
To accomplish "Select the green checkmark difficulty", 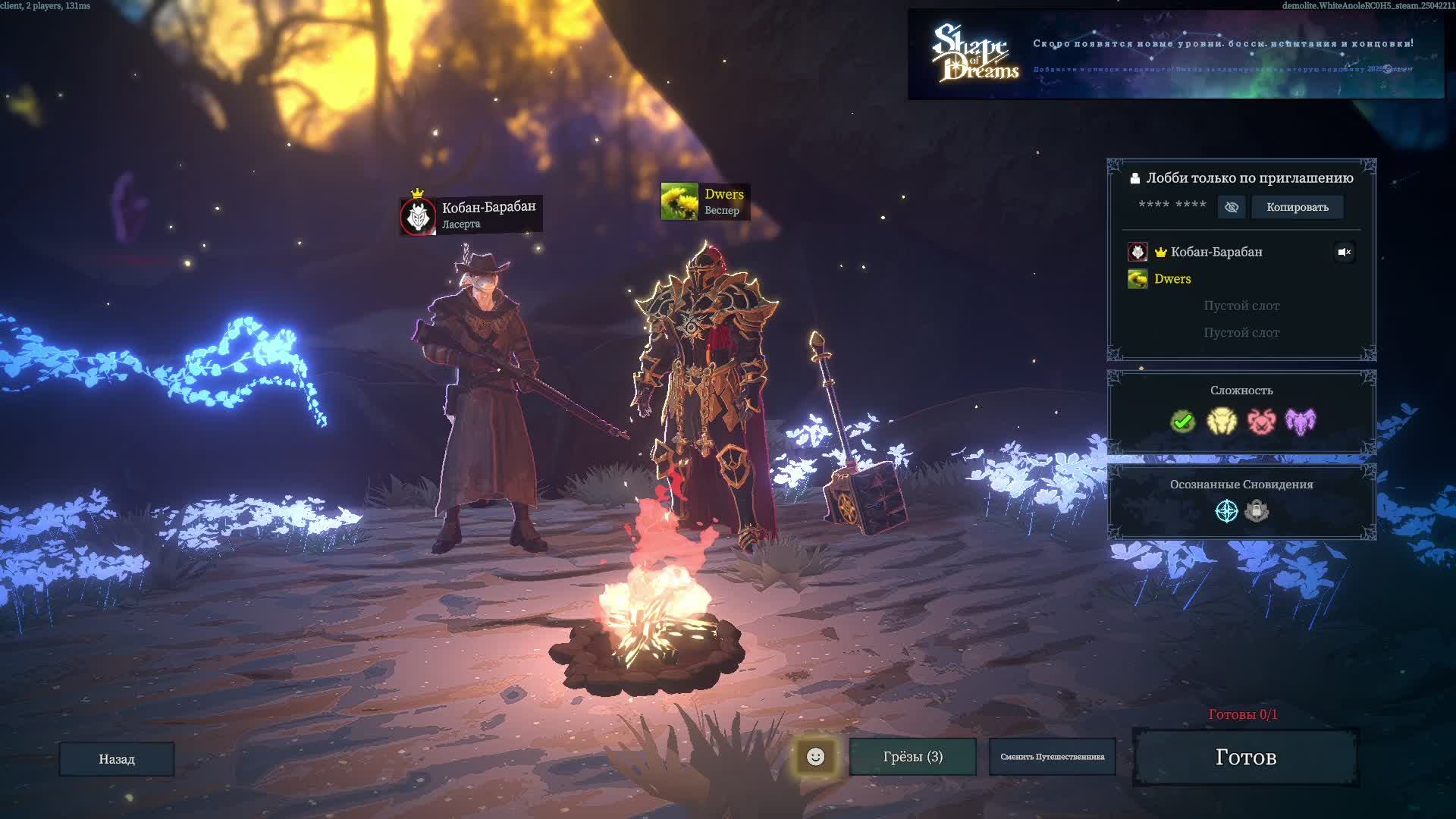I will [x=1182, y=421].
